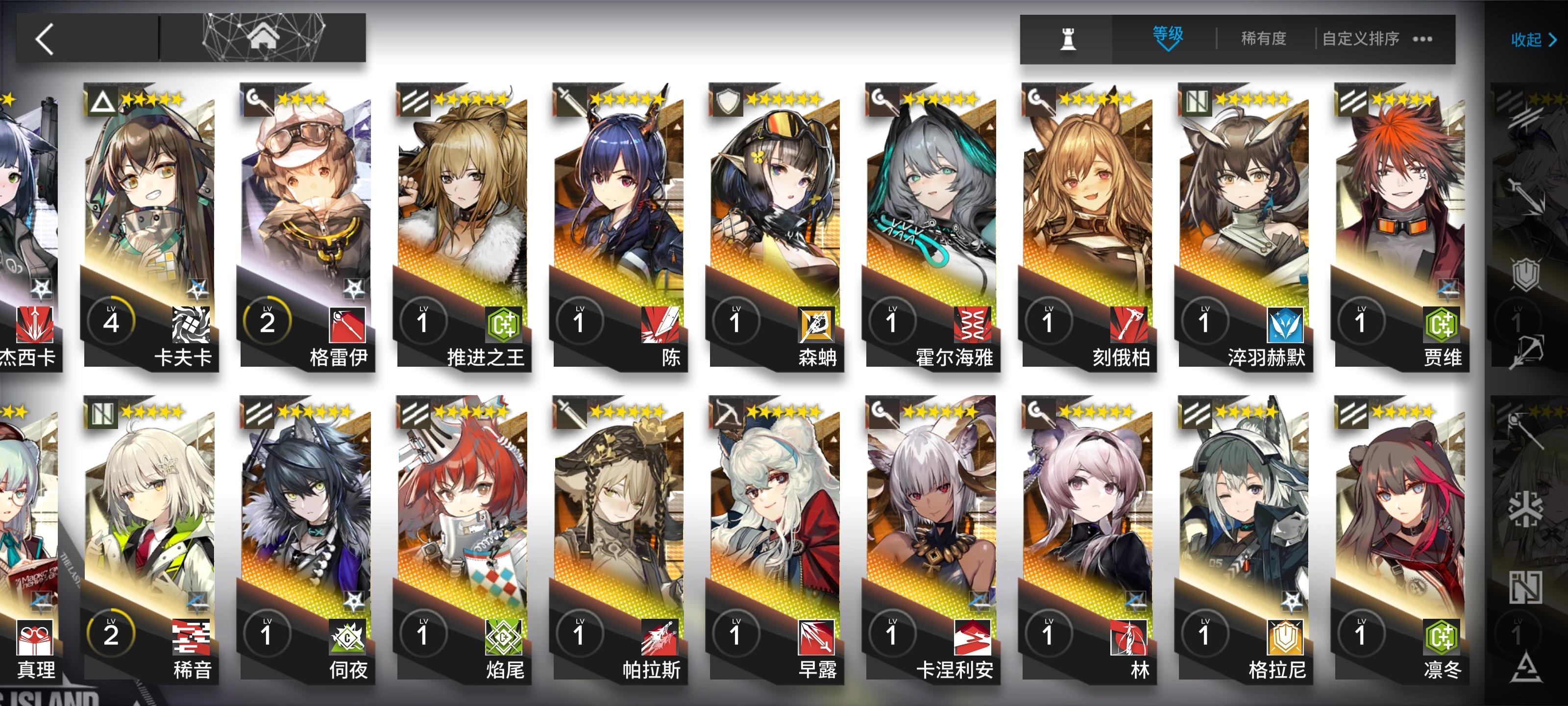This screenshot has height=706, width=1568.
Task: Toggle sorting by 稀有度
Action: tap(1263, 38)
